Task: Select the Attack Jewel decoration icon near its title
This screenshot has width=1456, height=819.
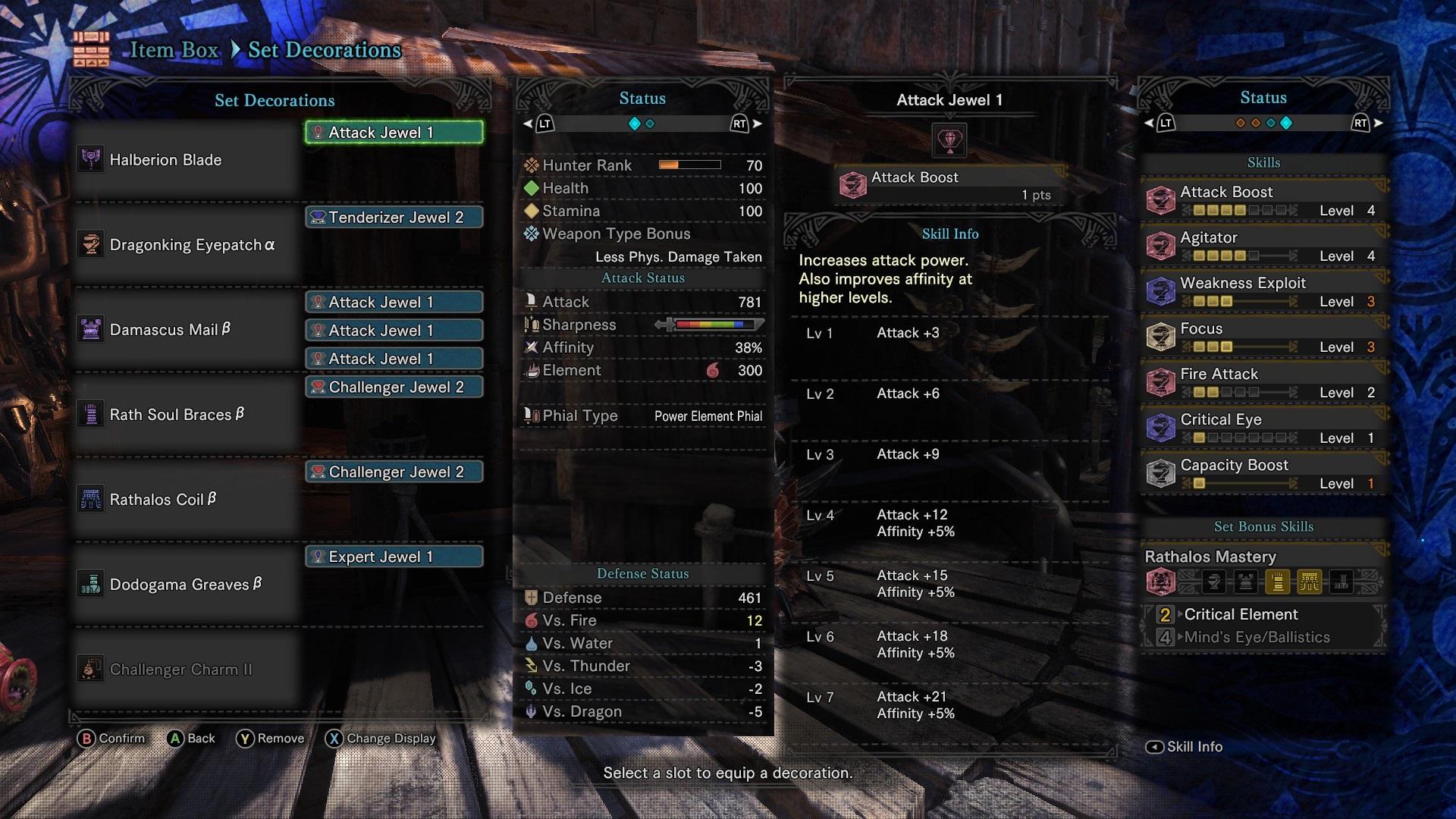Action: (949, 139)
